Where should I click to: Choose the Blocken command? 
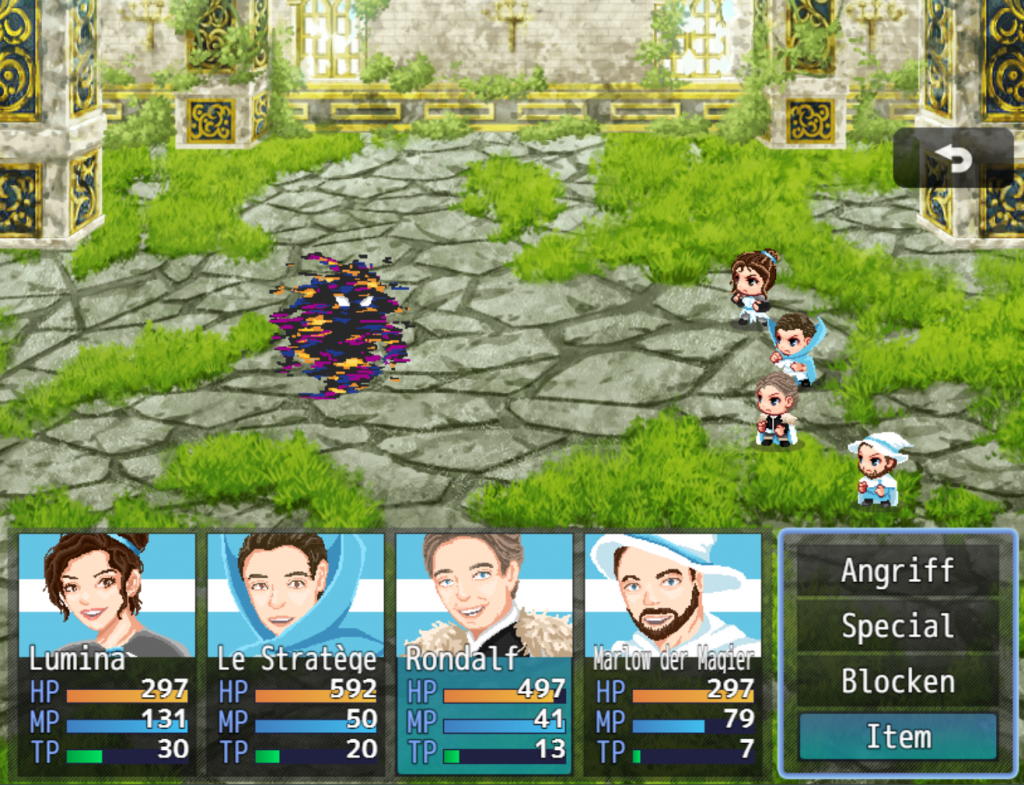[897, 682]
